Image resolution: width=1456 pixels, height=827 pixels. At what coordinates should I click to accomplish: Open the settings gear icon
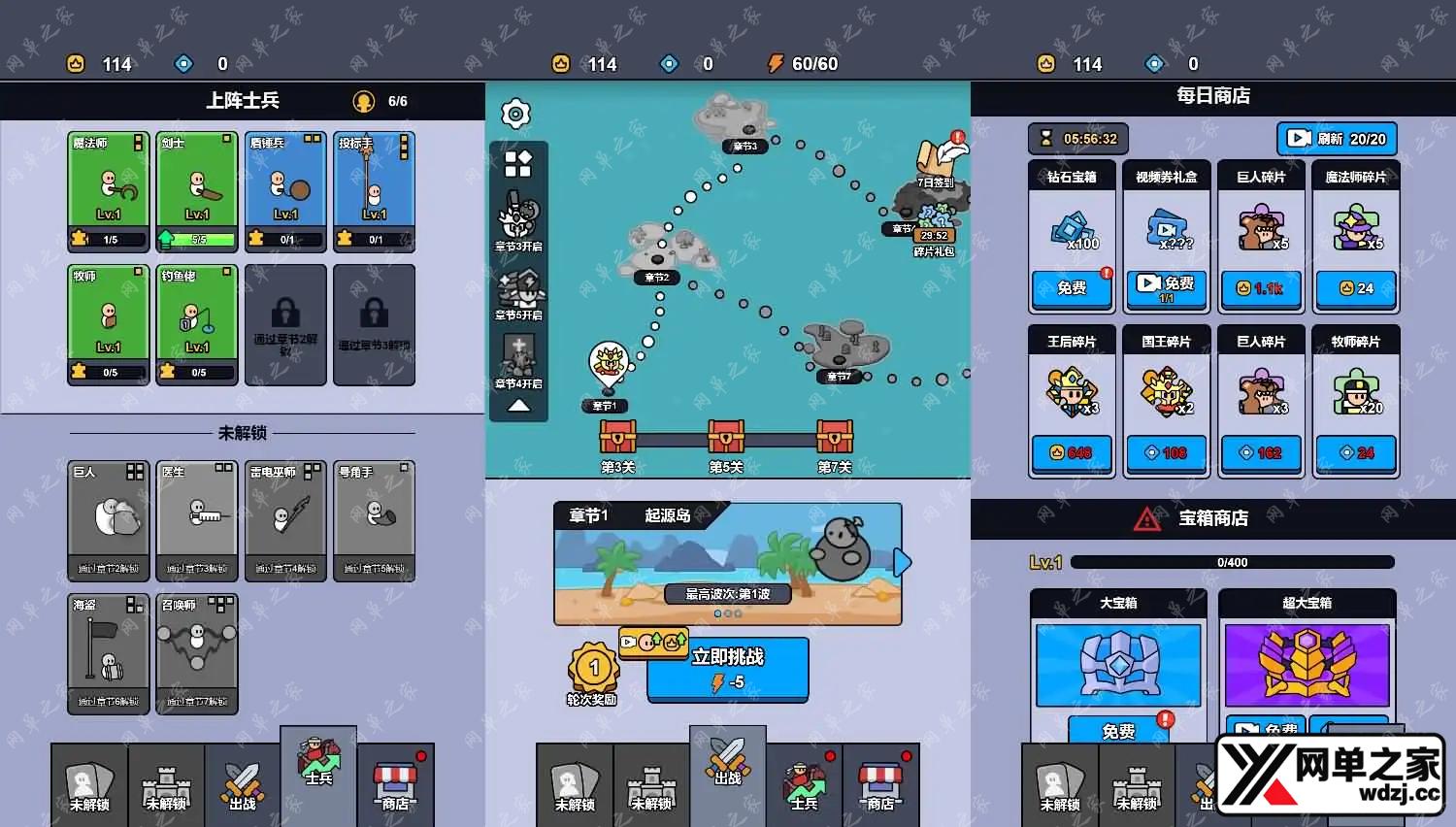(515, 115)
